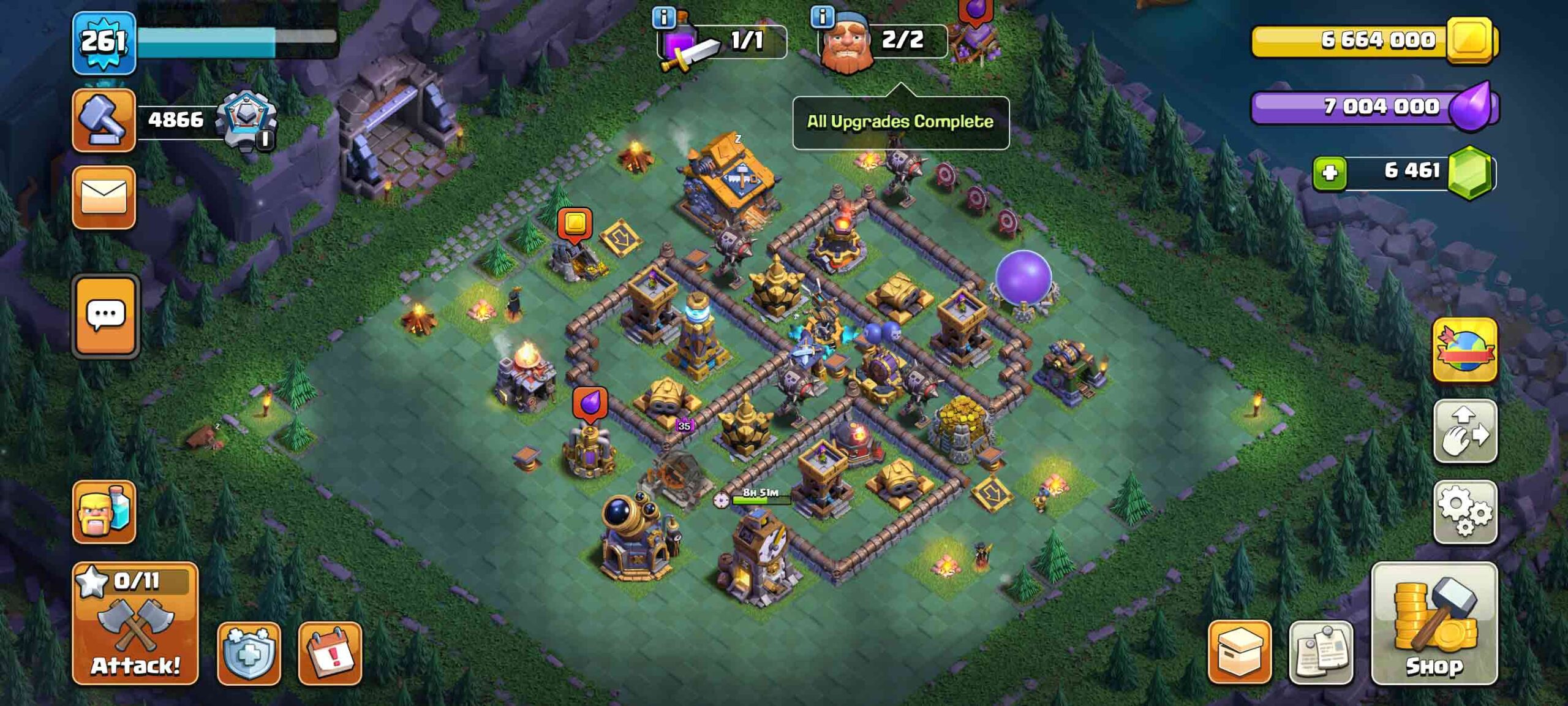Add gems with the green plus button

[1329, 172]
